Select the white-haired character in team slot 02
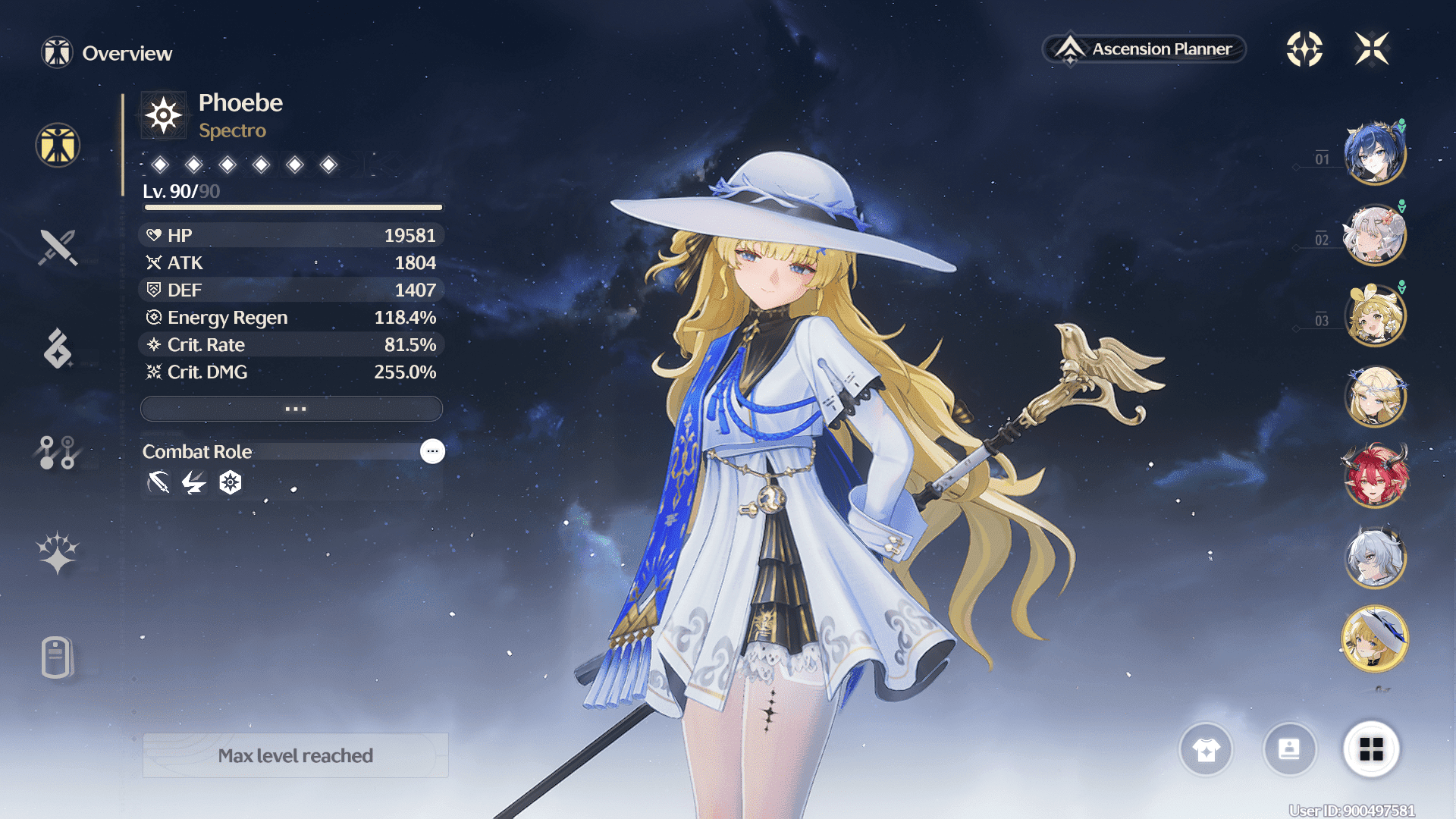 click(1374, 235)
